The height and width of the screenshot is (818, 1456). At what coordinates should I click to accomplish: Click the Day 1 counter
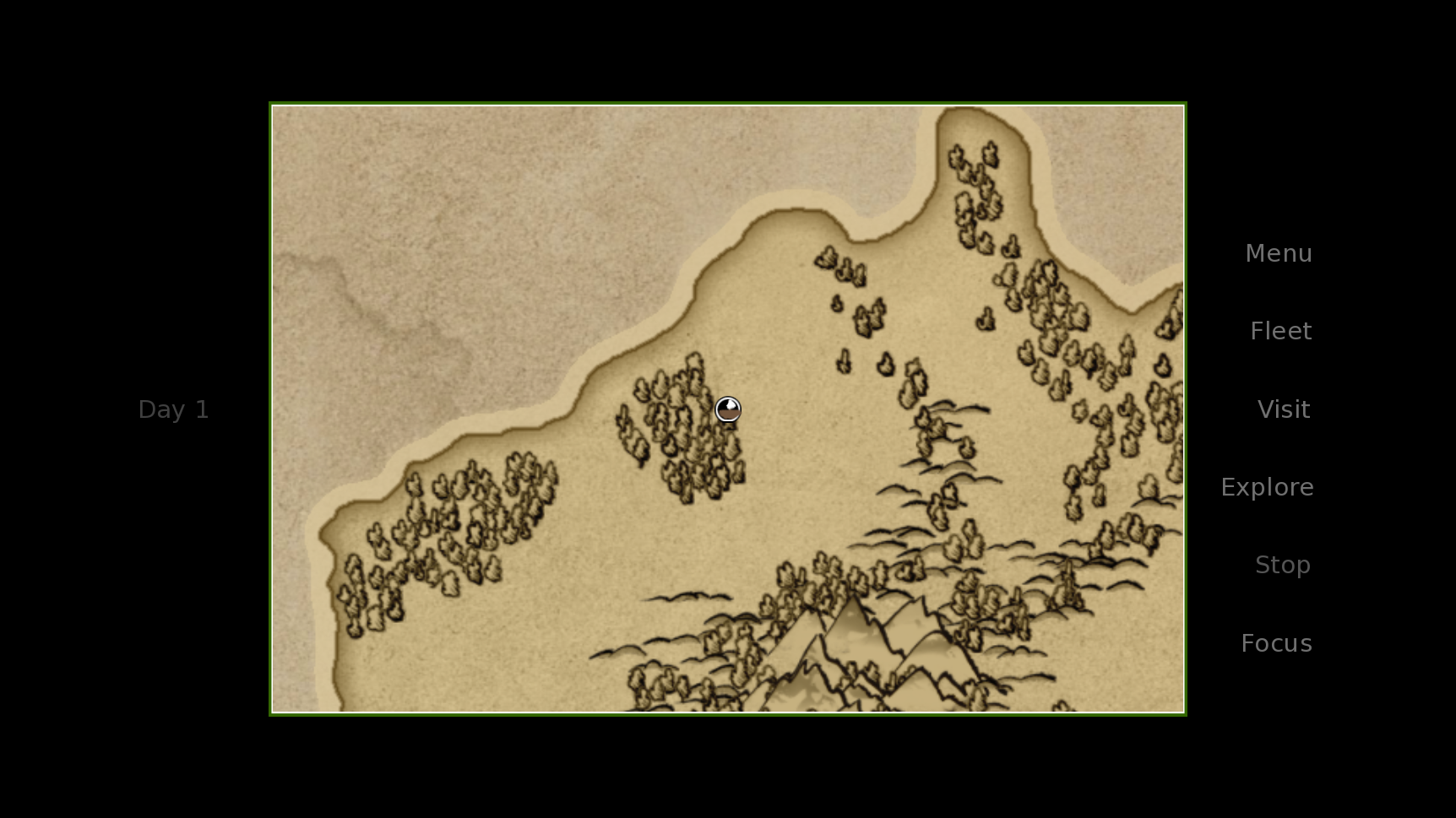click(x=173, y=409)
